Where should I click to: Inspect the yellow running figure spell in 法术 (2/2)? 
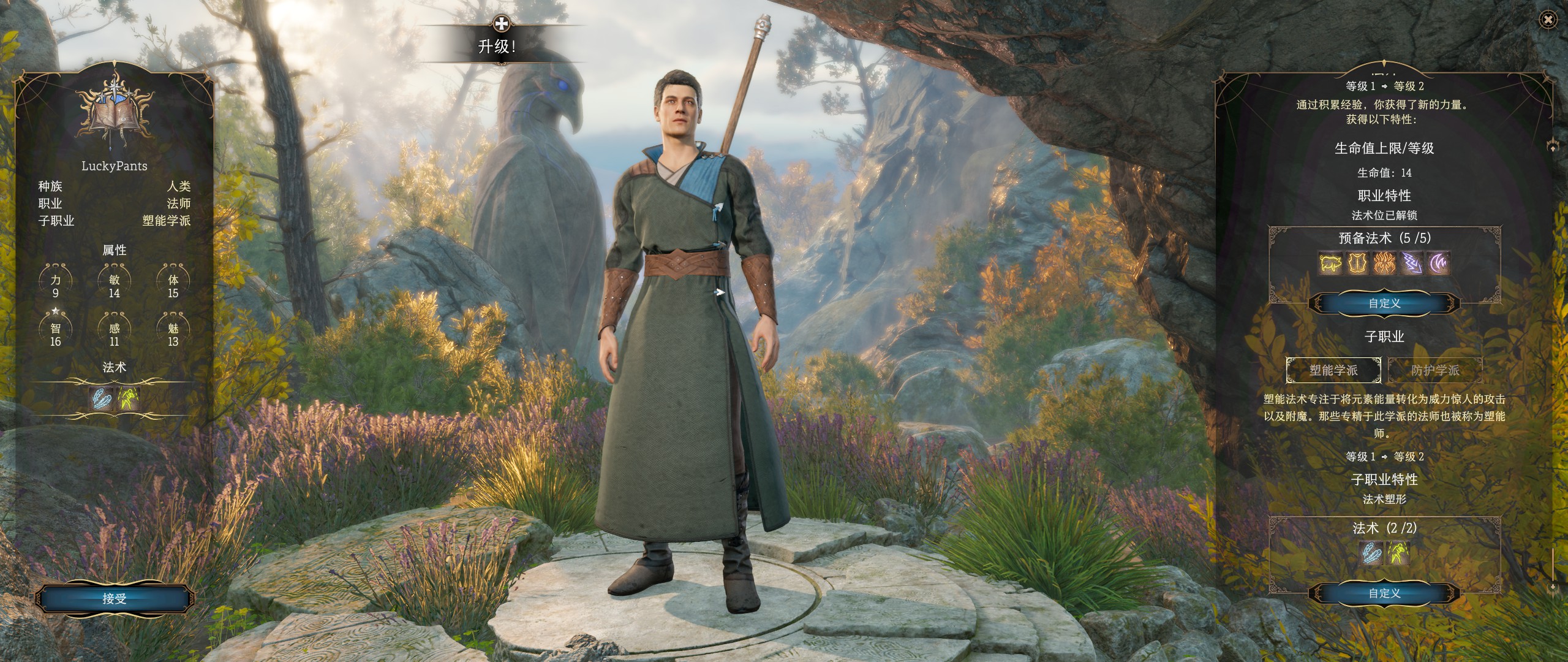1398,554
